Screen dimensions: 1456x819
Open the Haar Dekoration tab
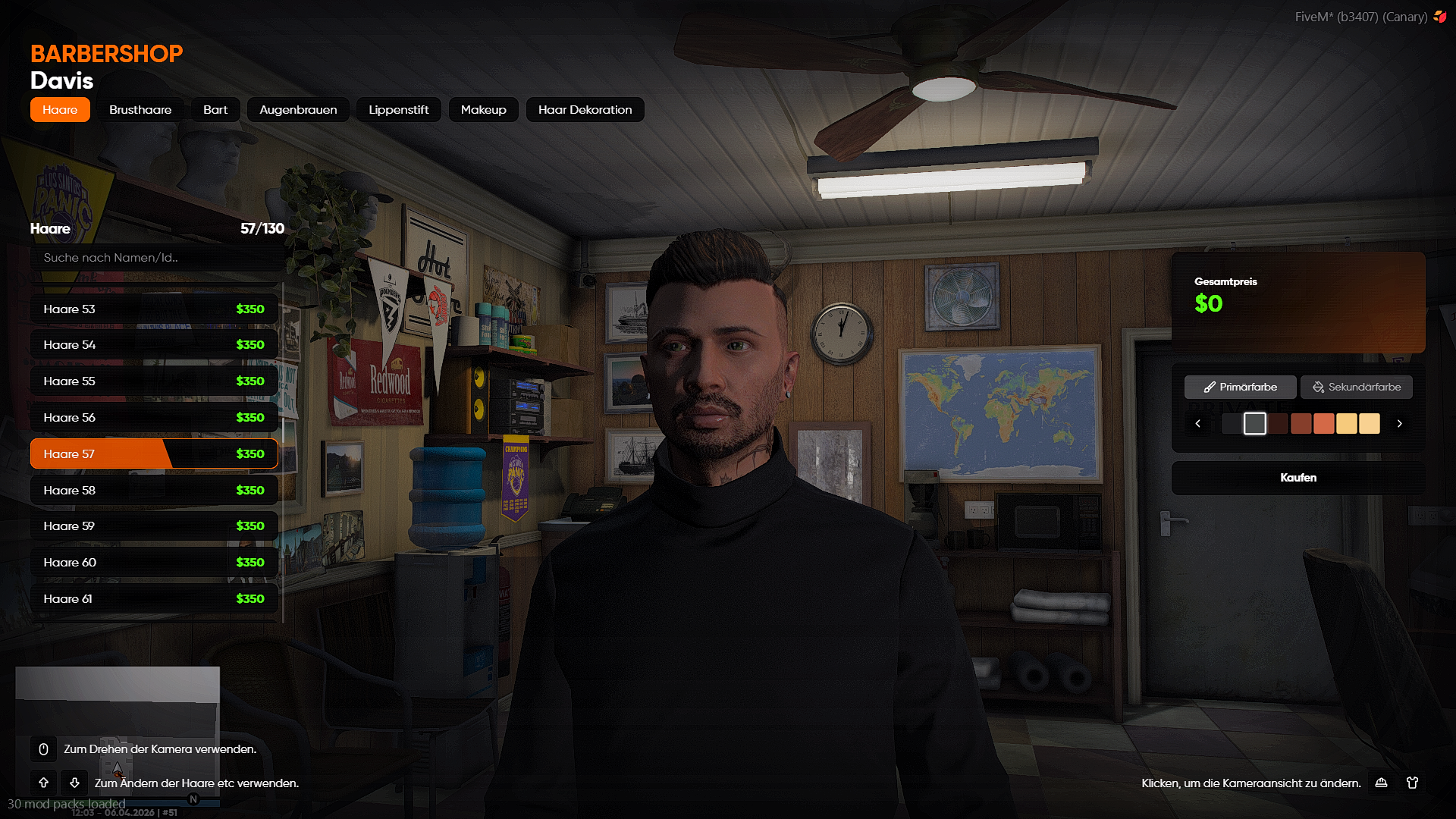pyautogui.click(x=585, y=110)
